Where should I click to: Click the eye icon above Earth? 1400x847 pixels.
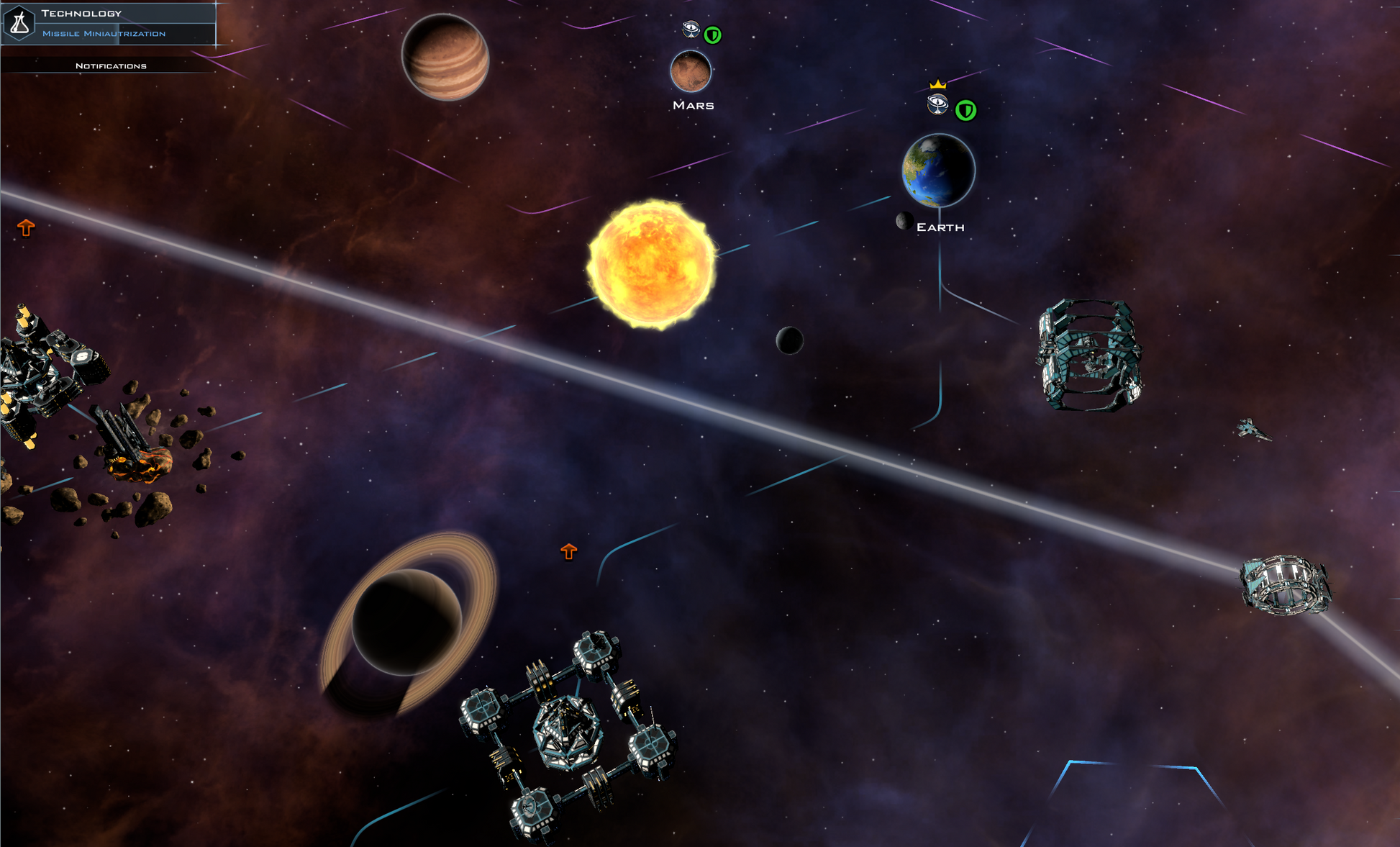pos(937,104)
